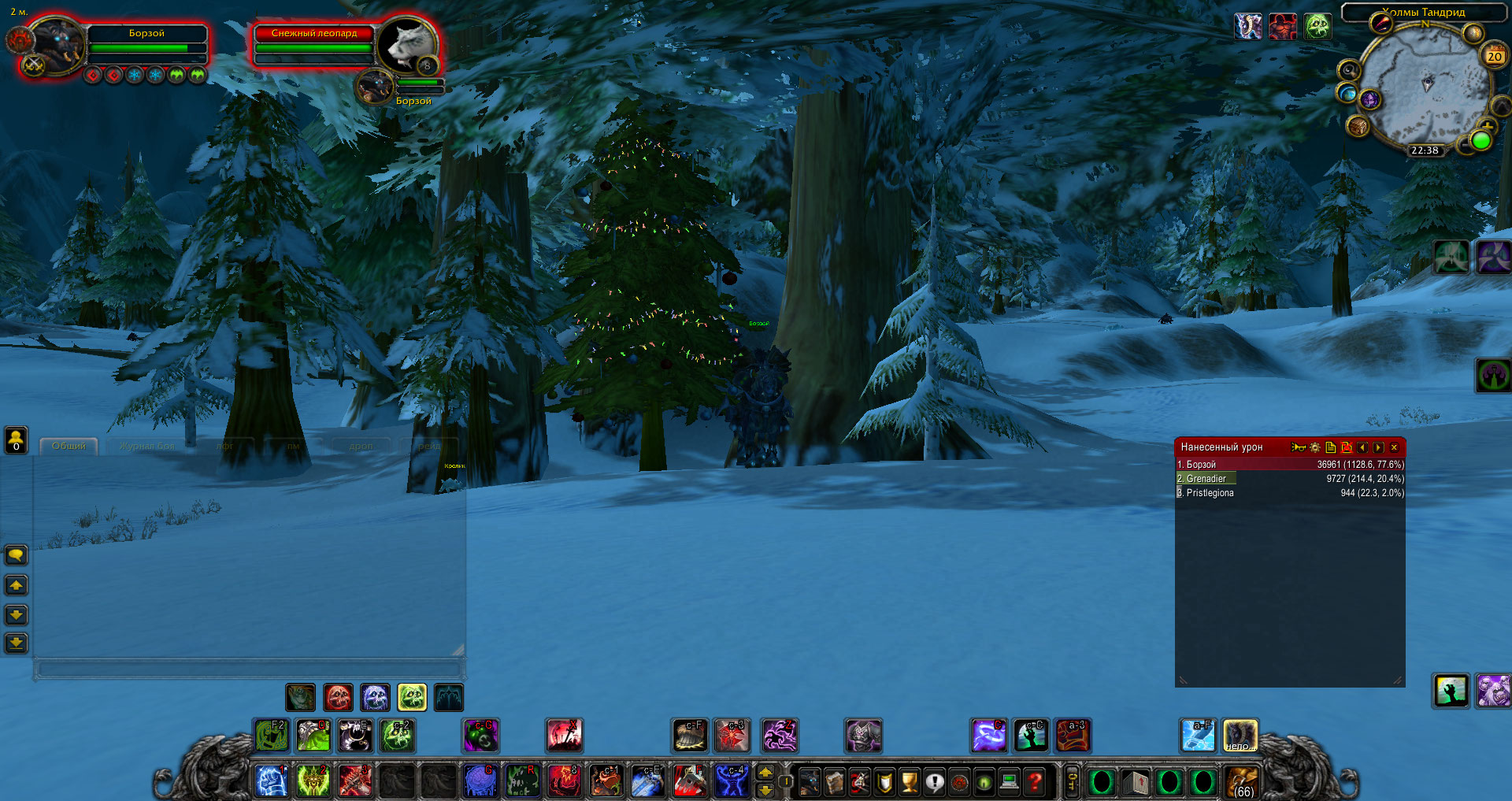This screenshot has width=1512, height=801.
Task: Open the red question mark help menu
Action: (1035, 781)
